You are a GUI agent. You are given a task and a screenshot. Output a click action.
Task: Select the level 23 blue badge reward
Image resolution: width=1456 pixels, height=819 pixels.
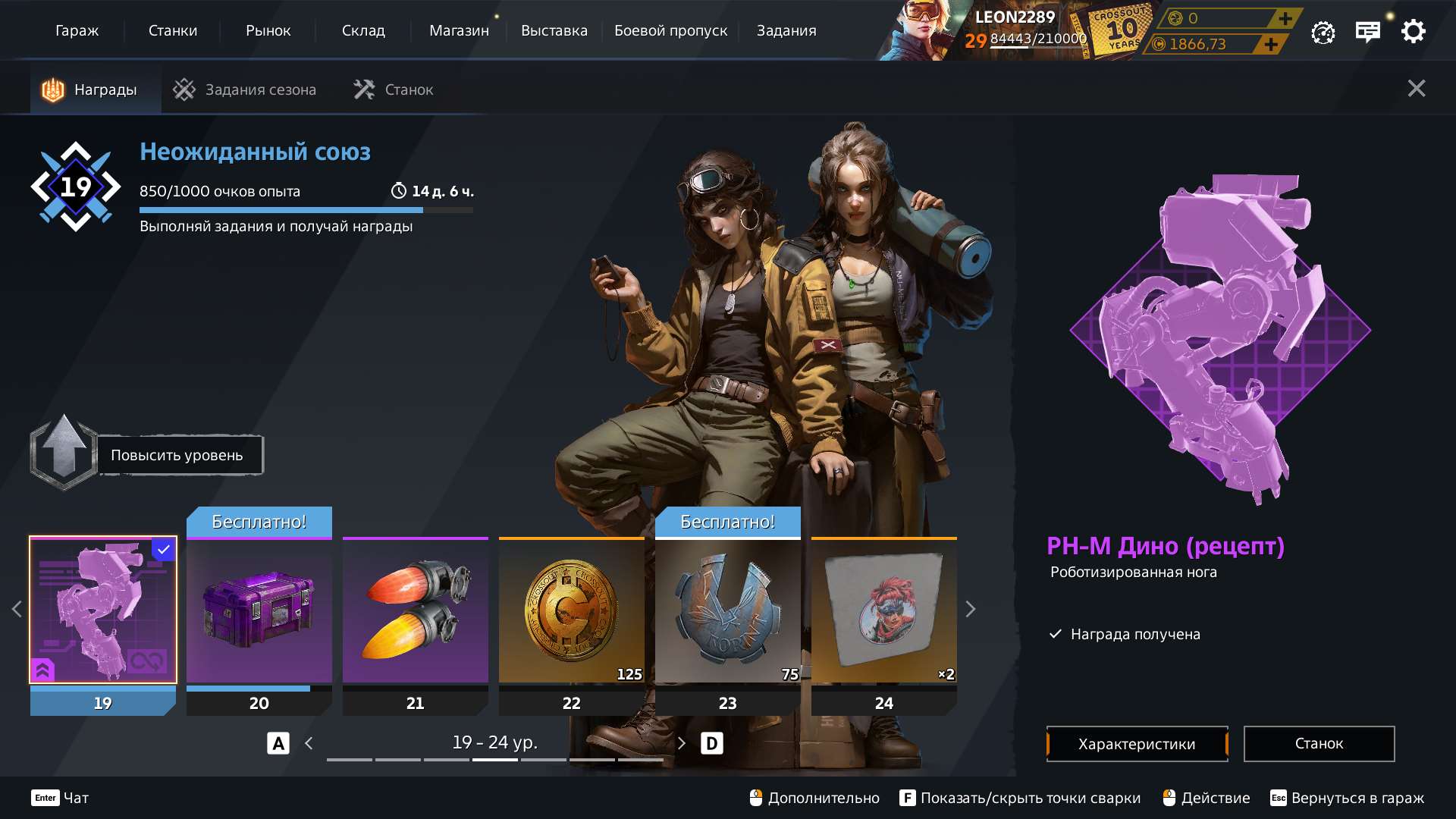728,610
